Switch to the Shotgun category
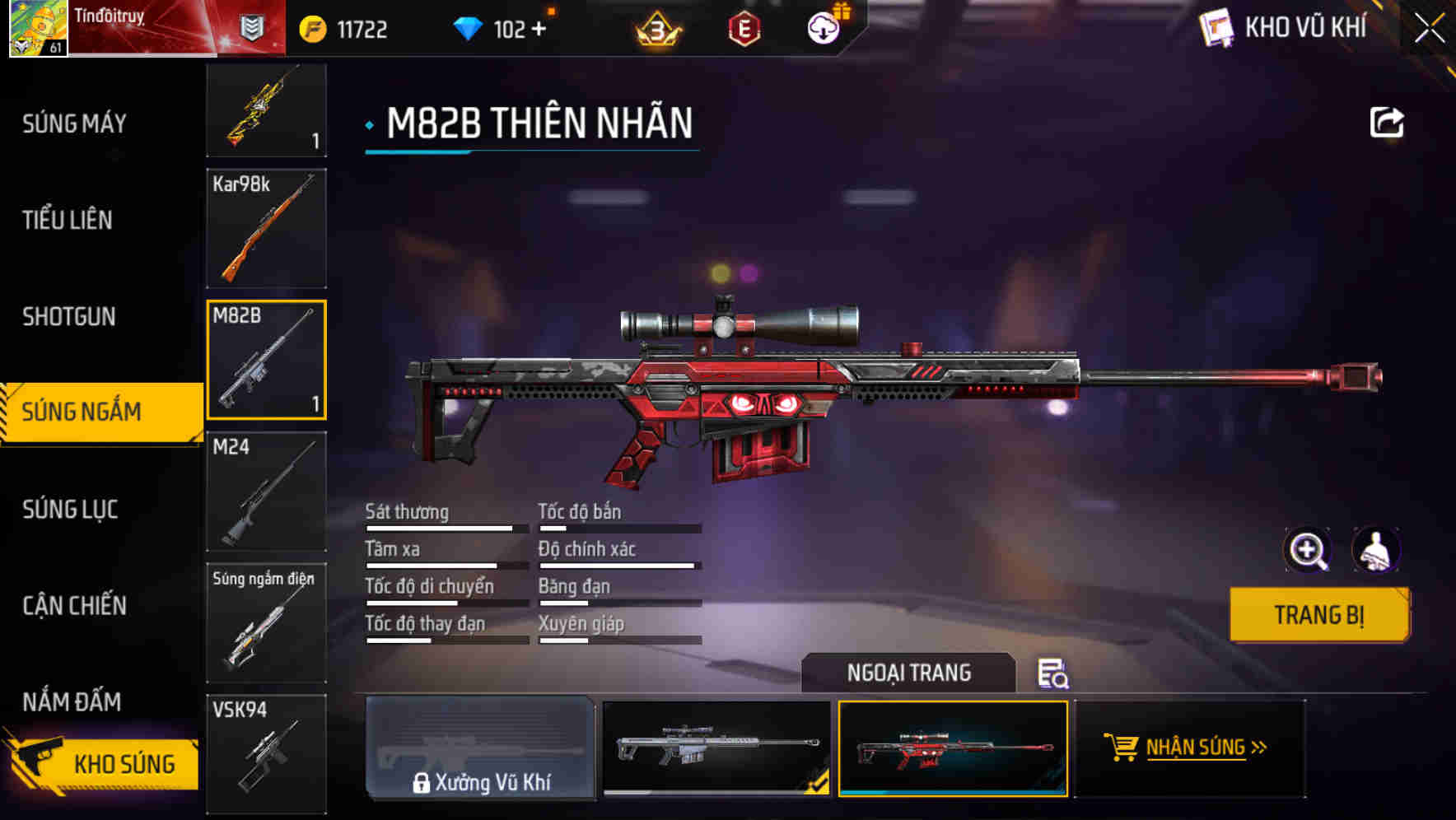 (70, 317)
